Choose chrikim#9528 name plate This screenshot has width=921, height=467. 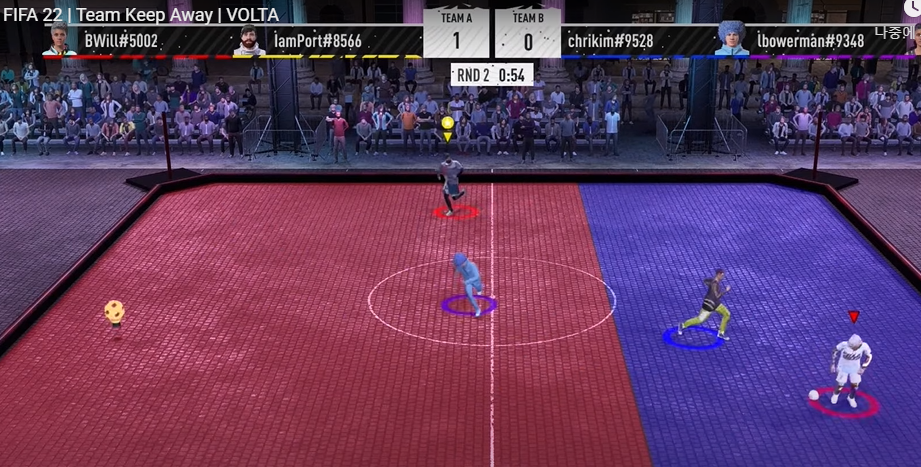tap(610, 41)
